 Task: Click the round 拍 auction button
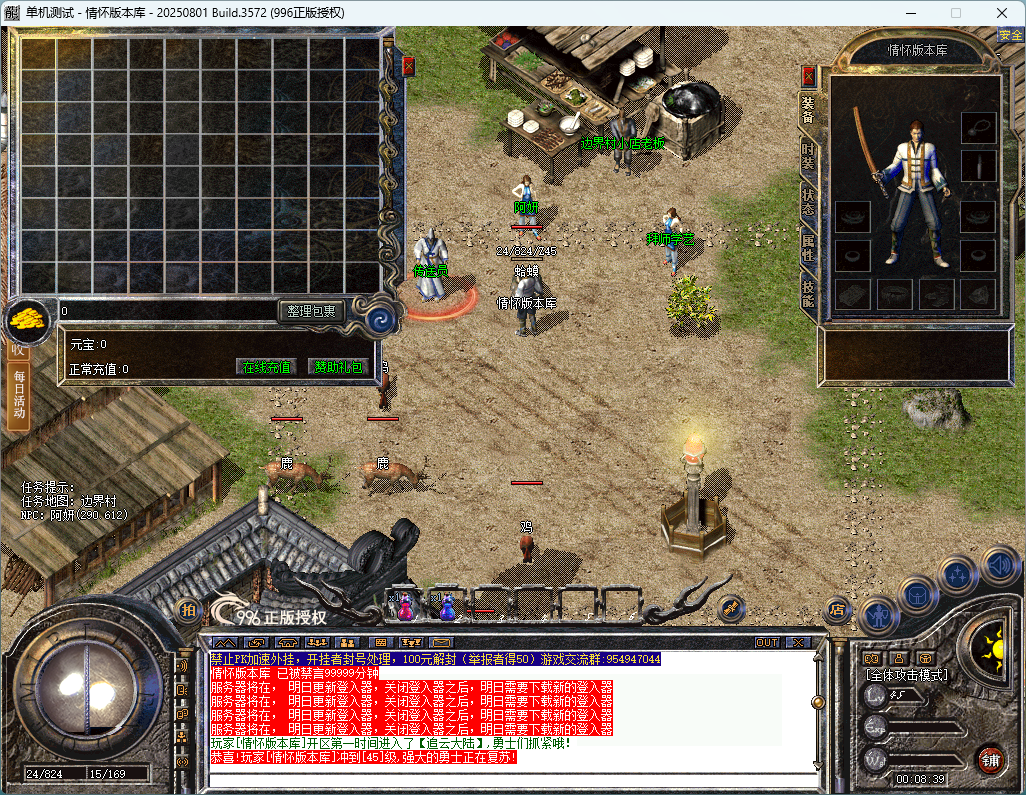(188, 609)
